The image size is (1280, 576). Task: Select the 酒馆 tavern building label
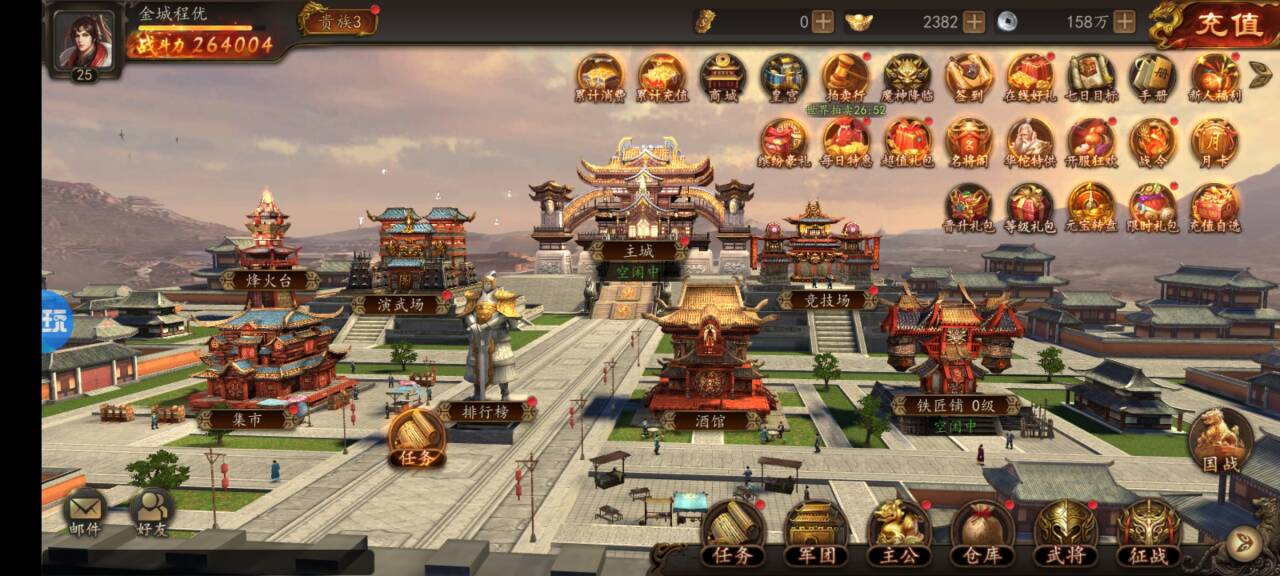pyautogui.click(x=710, y=421)
